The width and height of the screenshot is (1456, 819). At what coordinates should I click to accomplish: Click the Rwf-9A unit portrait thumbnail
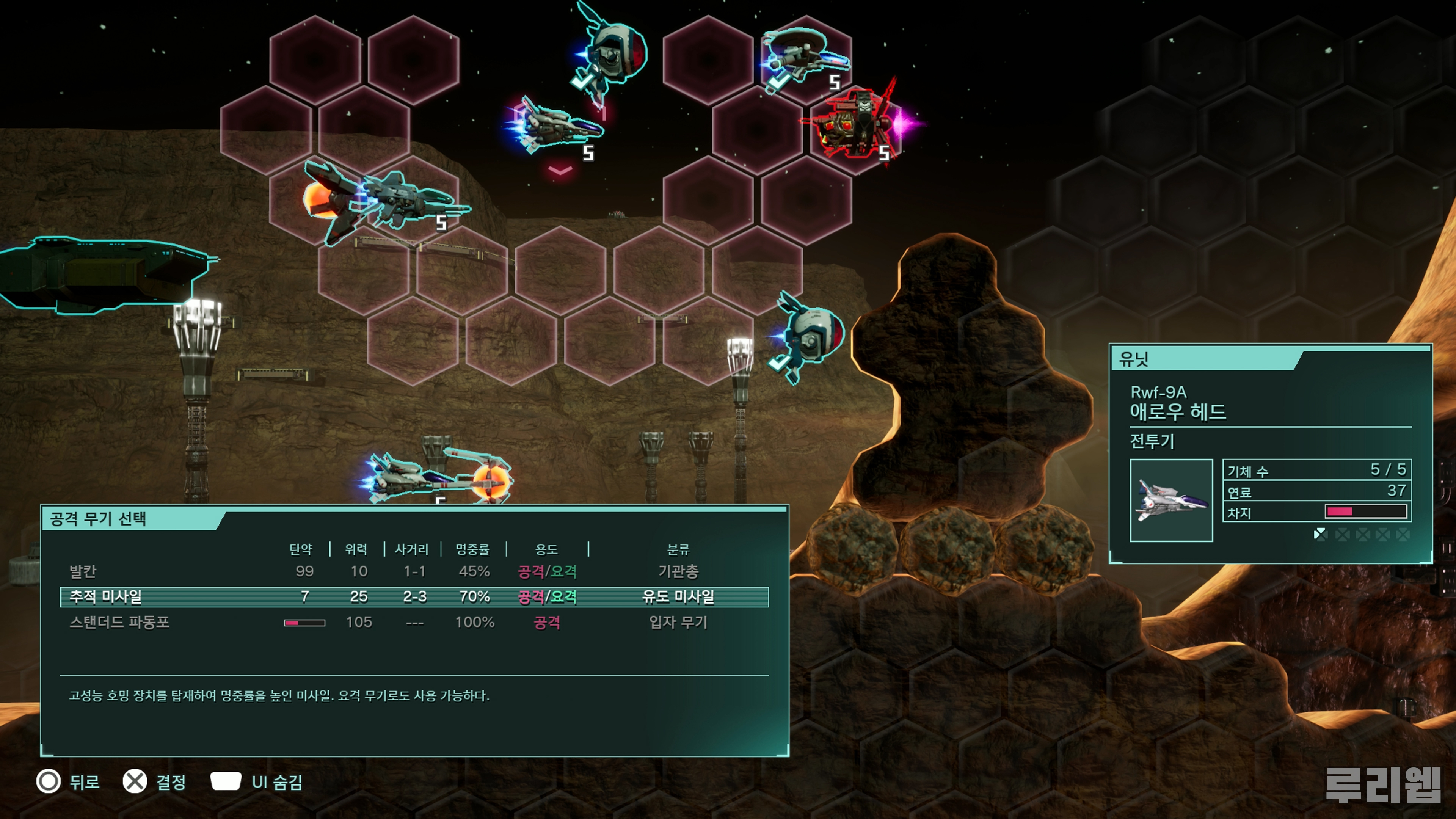(1170, 500)
